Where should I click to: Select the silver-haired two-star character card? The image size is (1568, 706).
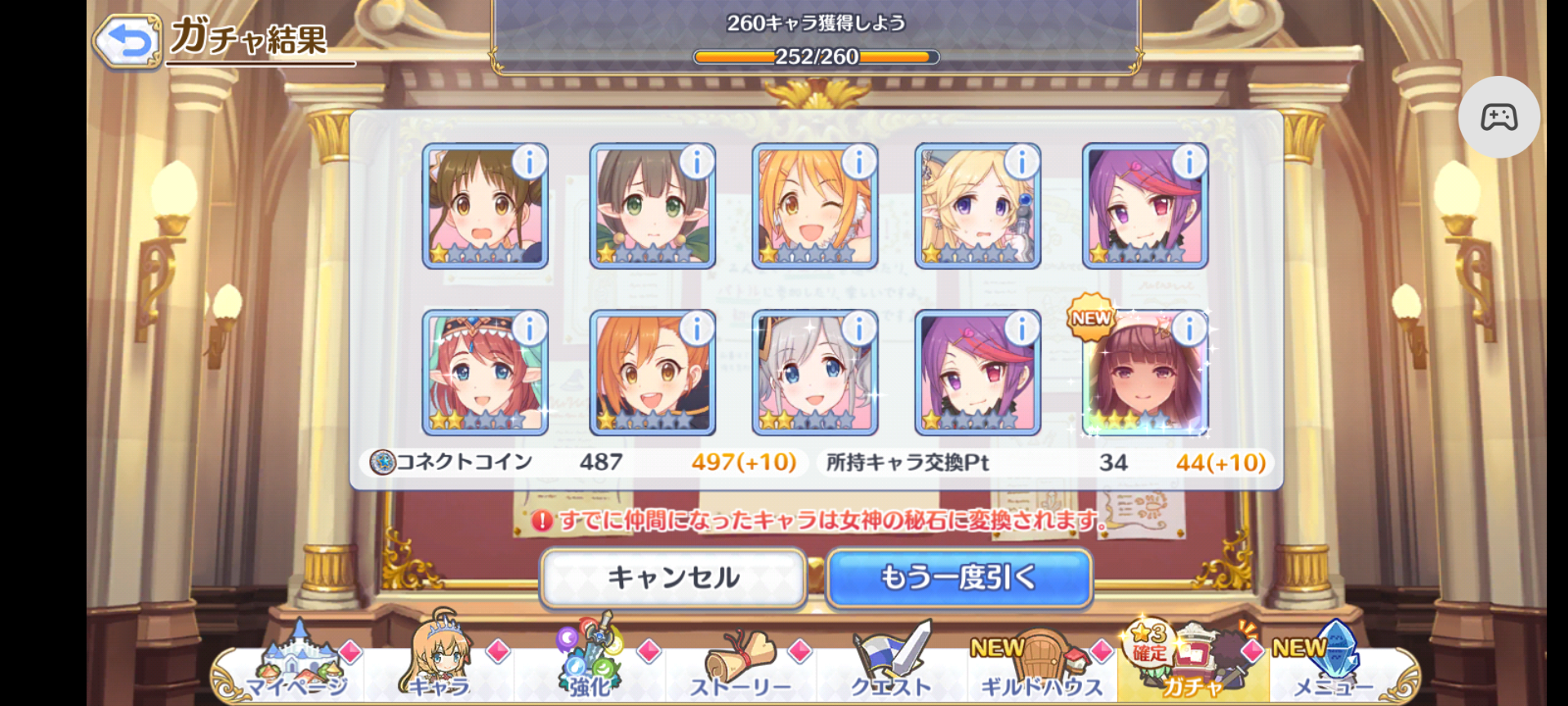tap(813, 376)
